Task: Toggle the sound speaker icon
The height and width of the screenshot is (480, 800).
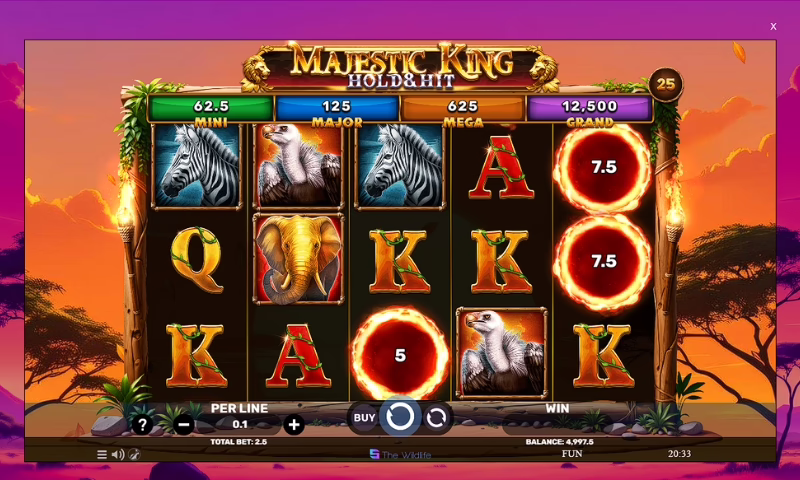Action: pos(118,454)
